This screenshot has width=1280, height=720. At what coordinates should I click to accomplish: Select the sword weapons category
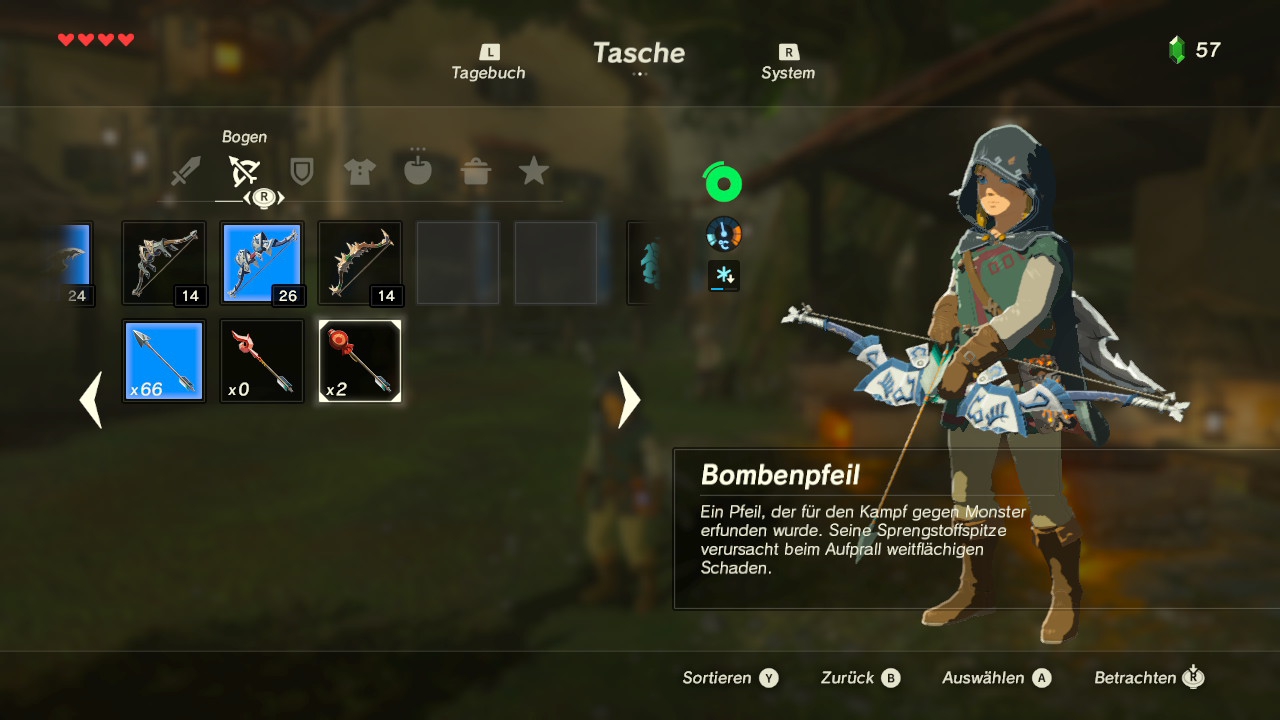pos(186,172)
